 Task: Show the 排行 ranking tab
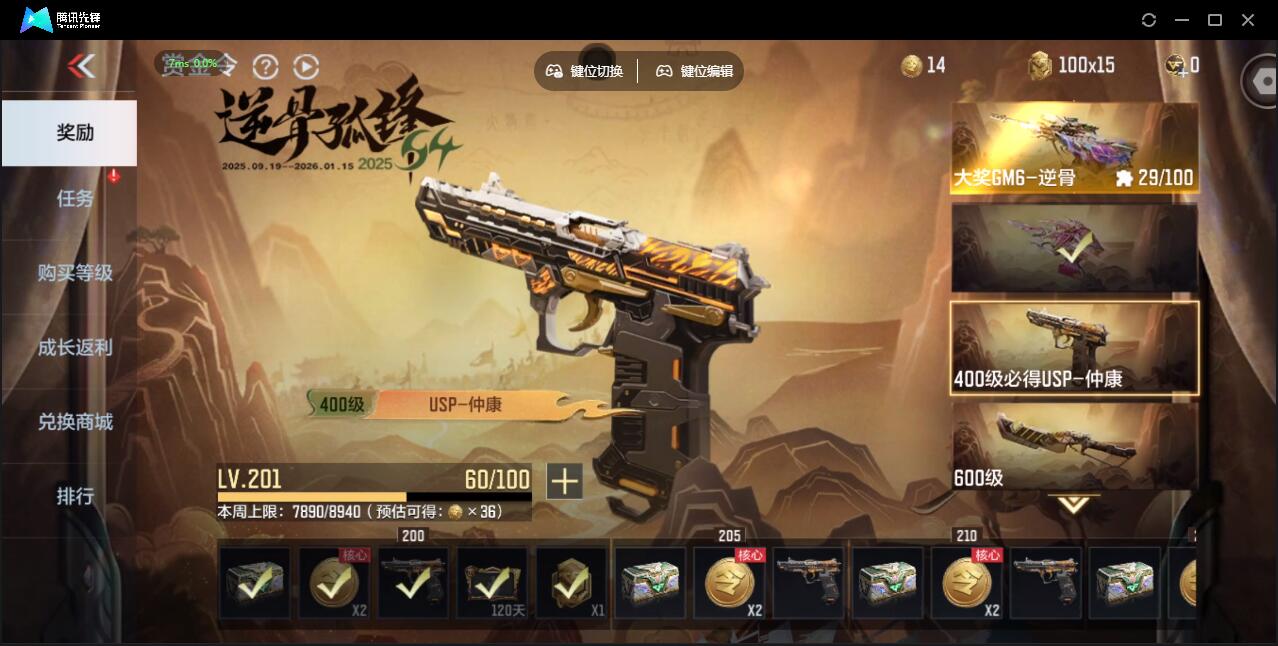pyautogui.click(x=75, y=496)
